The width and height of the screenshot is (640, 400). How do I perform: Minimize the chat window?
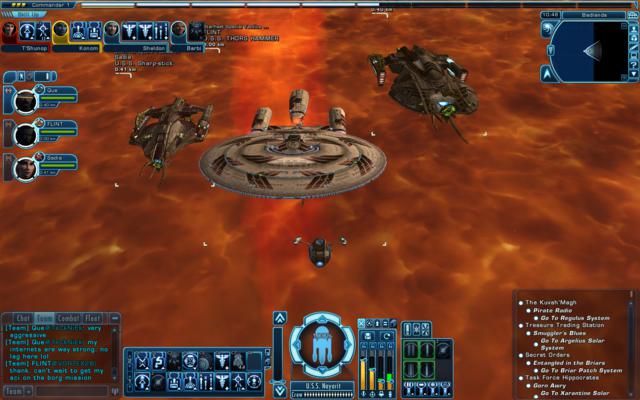[x=113, y=318]
